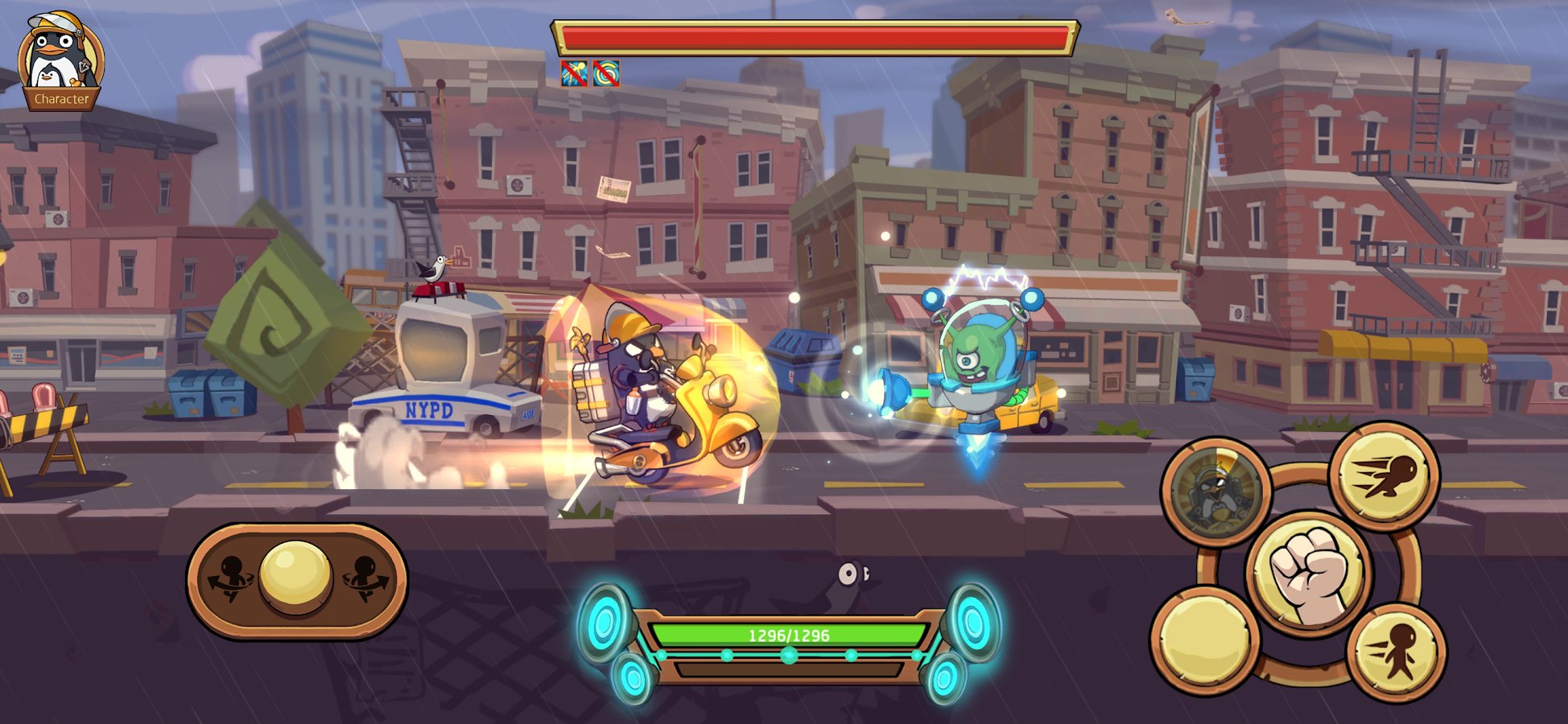The image size is (1568, 724).
Task: Use the flying kick skill button
Action: 1384,476
